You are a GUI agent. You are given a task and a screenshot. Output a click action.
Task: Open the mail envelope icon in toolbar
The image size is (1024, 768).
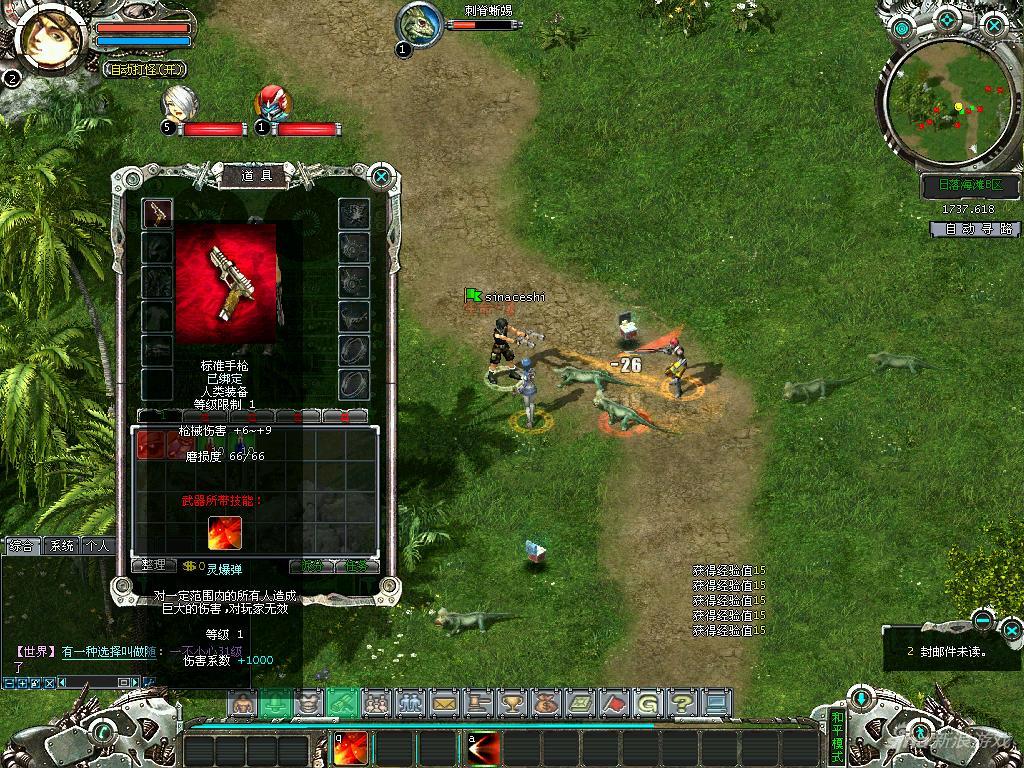pyautogui.click(x=444, y=703)
